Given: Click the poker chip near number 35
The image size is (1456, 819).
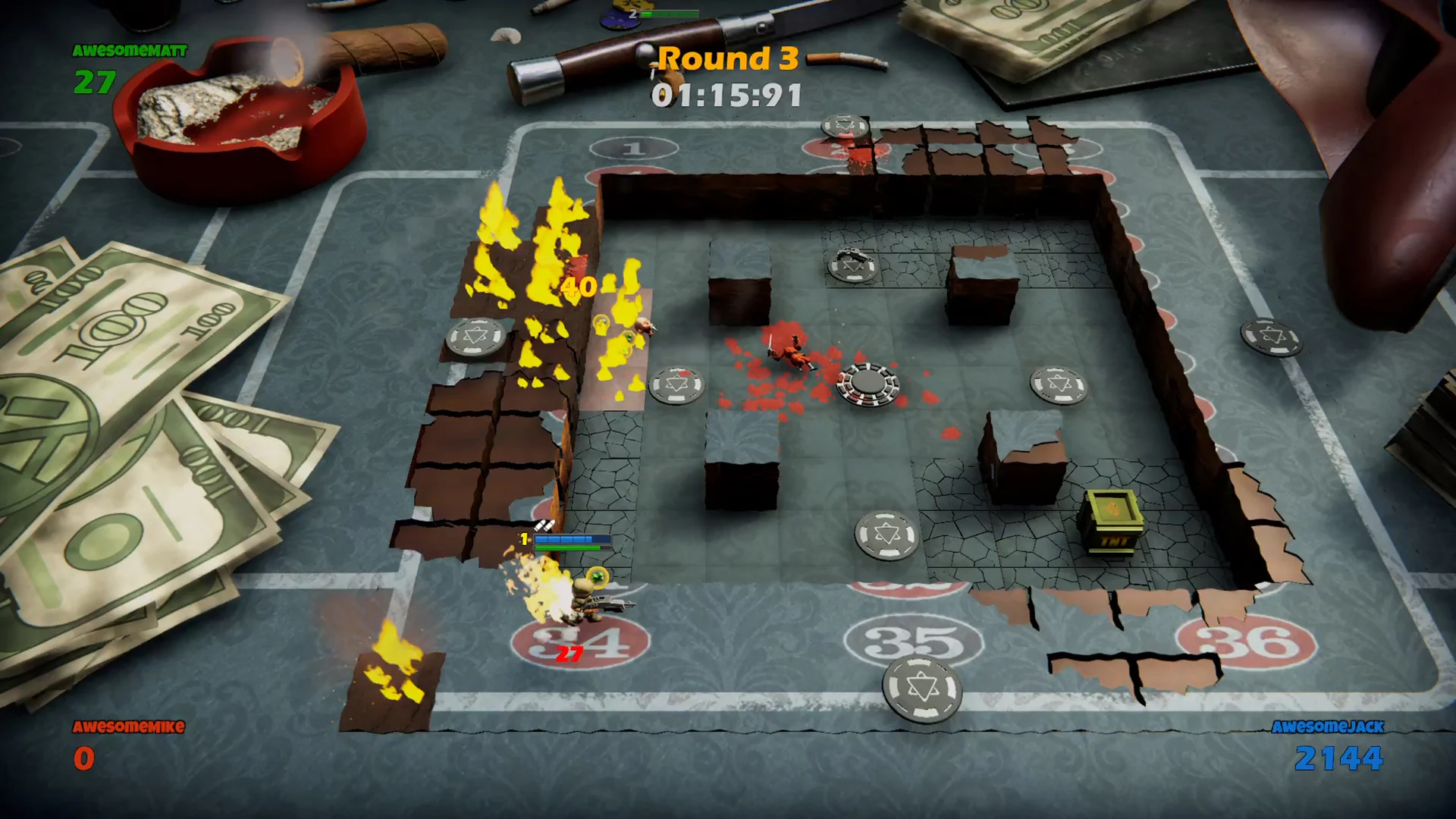Looking at the screenshot, I should pos(922,688).
